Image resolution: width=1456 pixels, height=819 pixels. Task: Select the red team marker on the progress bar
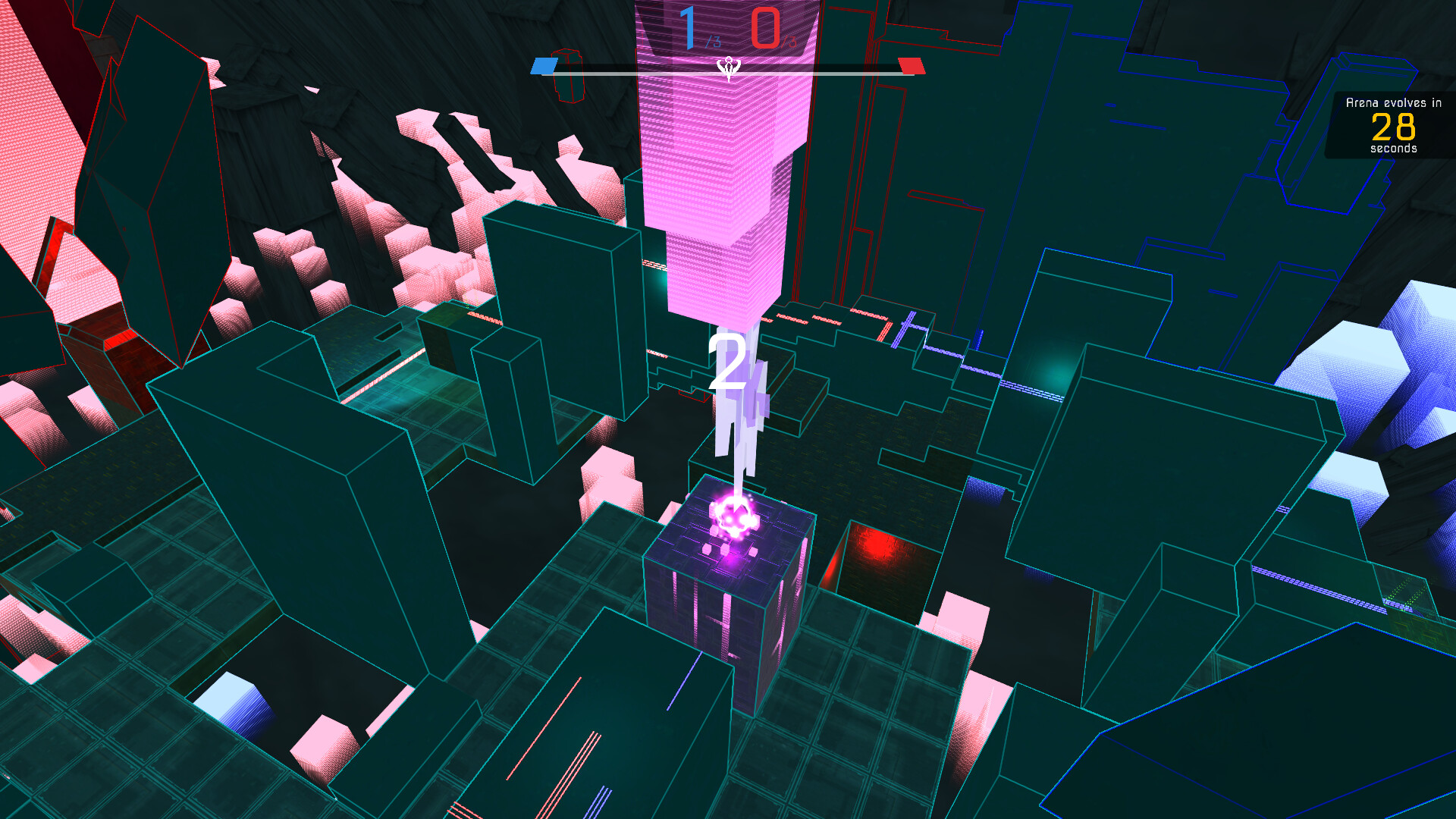(x=913, y=65)
